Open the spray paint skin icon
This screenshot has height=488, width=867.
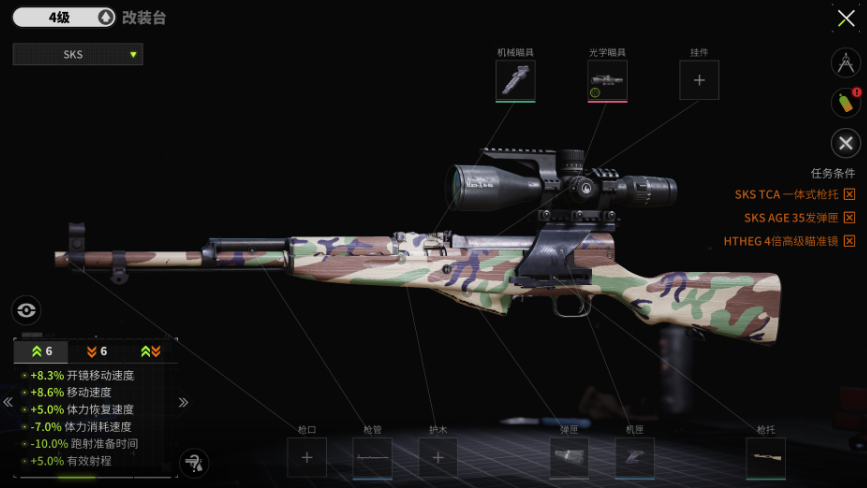(x=846, y=102)
